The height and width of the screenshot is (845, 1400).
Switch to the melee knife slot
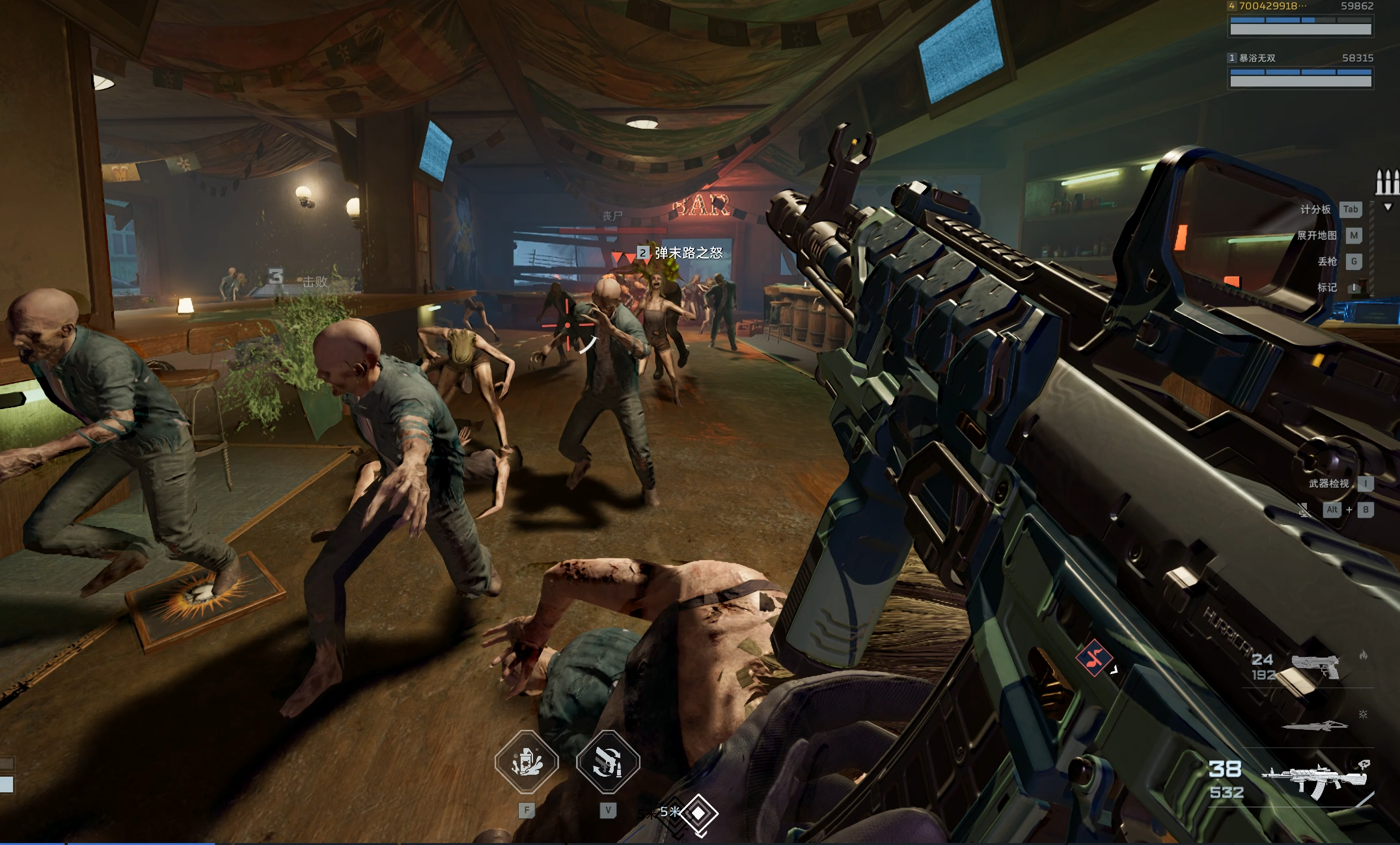pyautogui.click(x=1314, y=725)
